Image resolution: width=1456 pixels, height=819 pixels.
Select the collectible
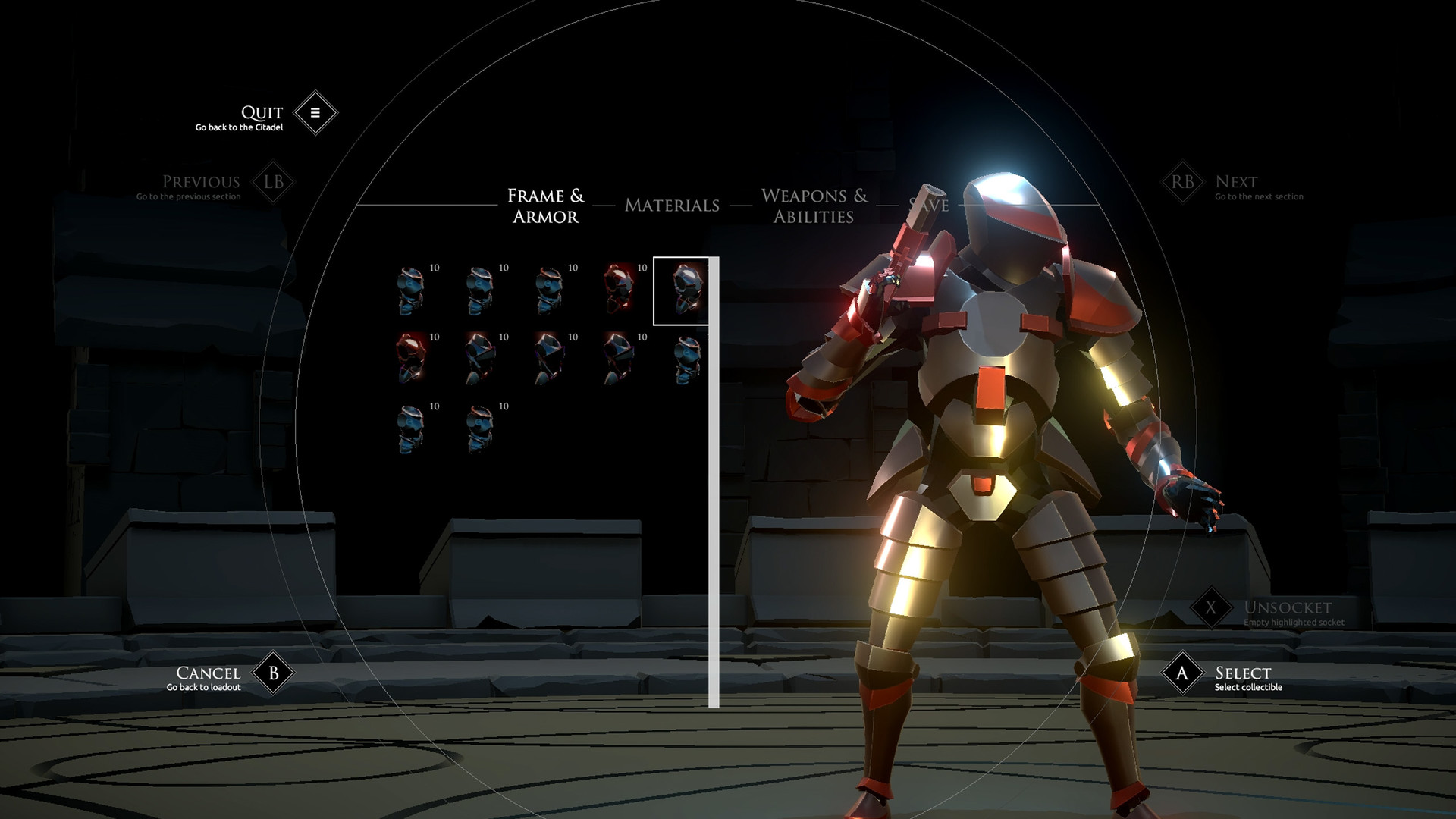(1182, 673)
